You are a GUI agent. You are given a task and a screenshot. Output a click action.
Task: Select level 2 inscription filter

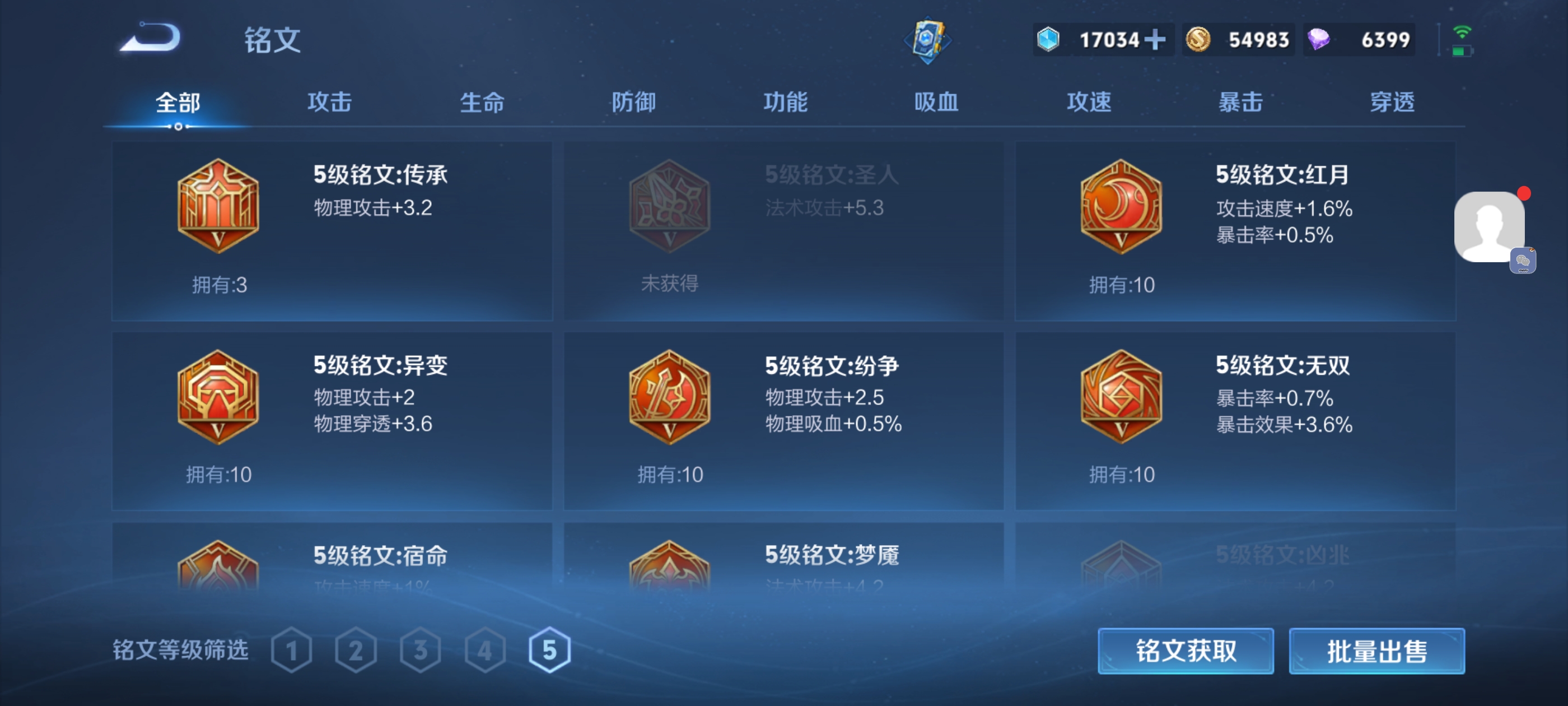356,650
